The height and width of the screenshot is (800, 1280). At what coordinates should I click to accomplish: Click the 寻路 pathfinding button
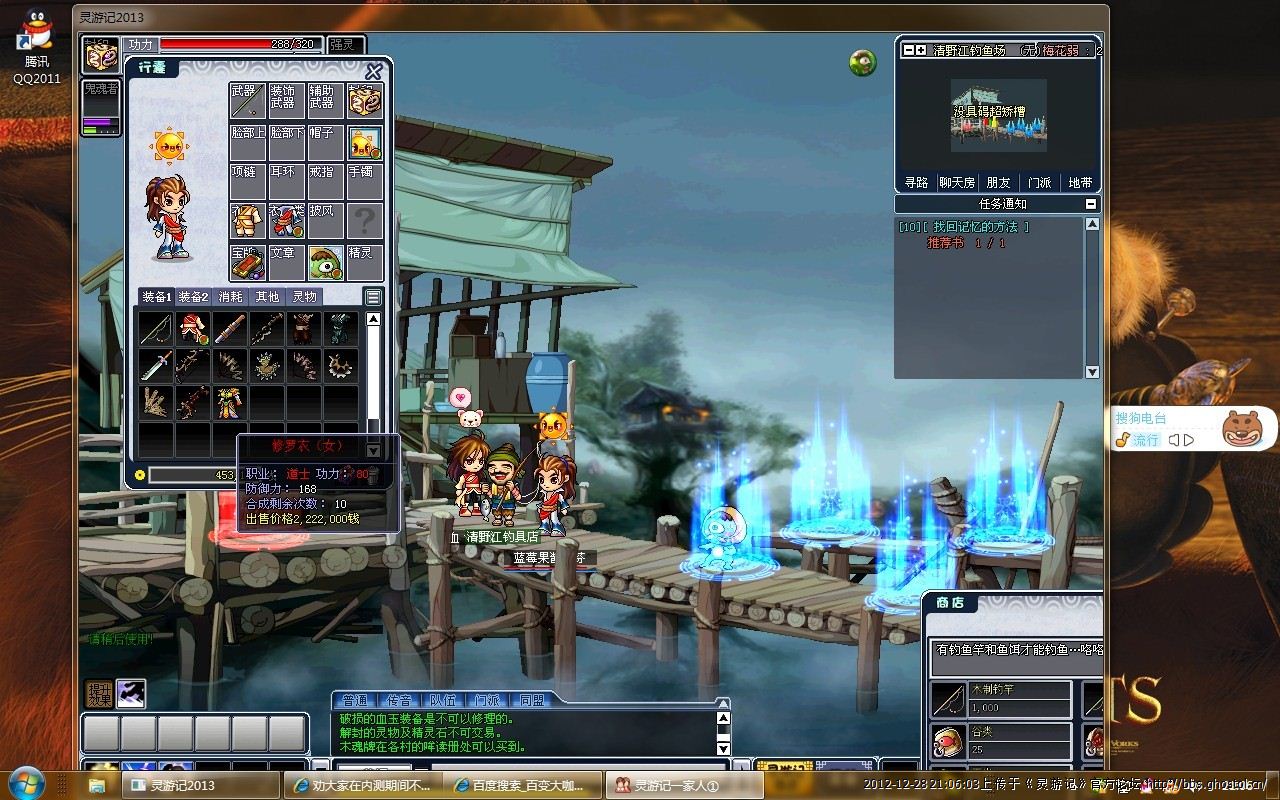pos(916,183)
